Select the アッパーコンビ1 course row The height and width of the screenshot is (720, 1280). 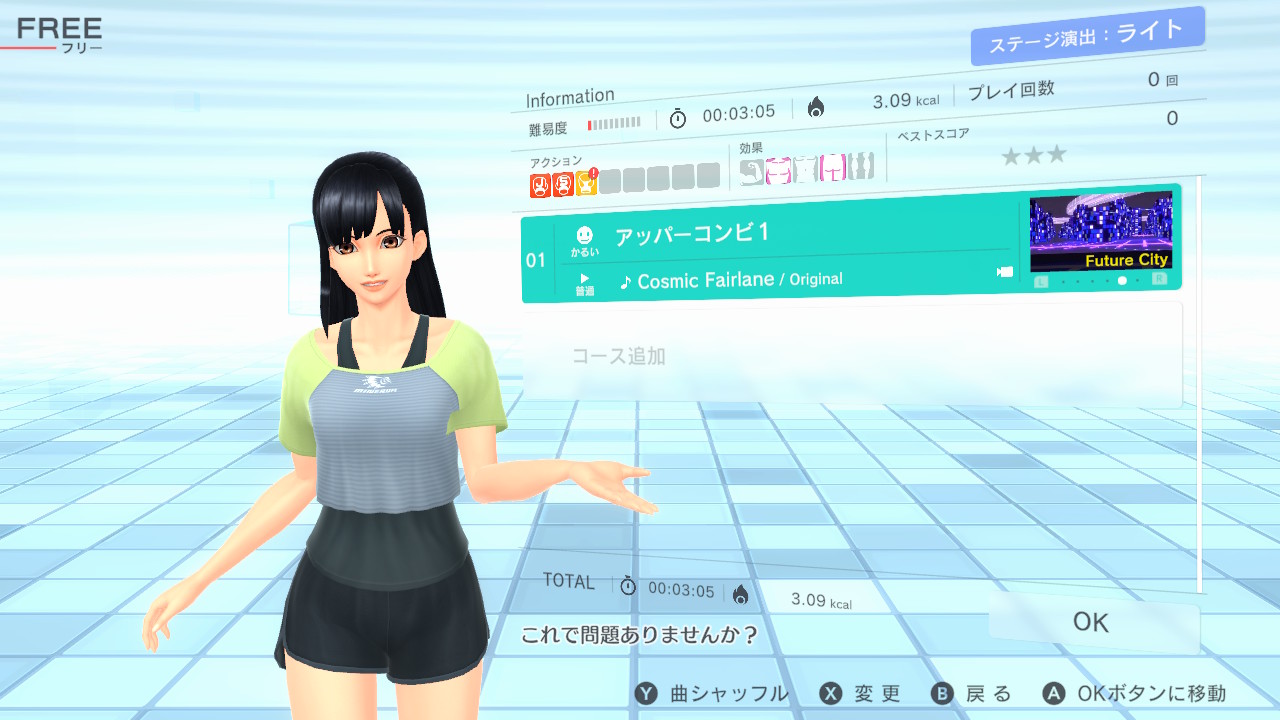click(x=692, y=235)
